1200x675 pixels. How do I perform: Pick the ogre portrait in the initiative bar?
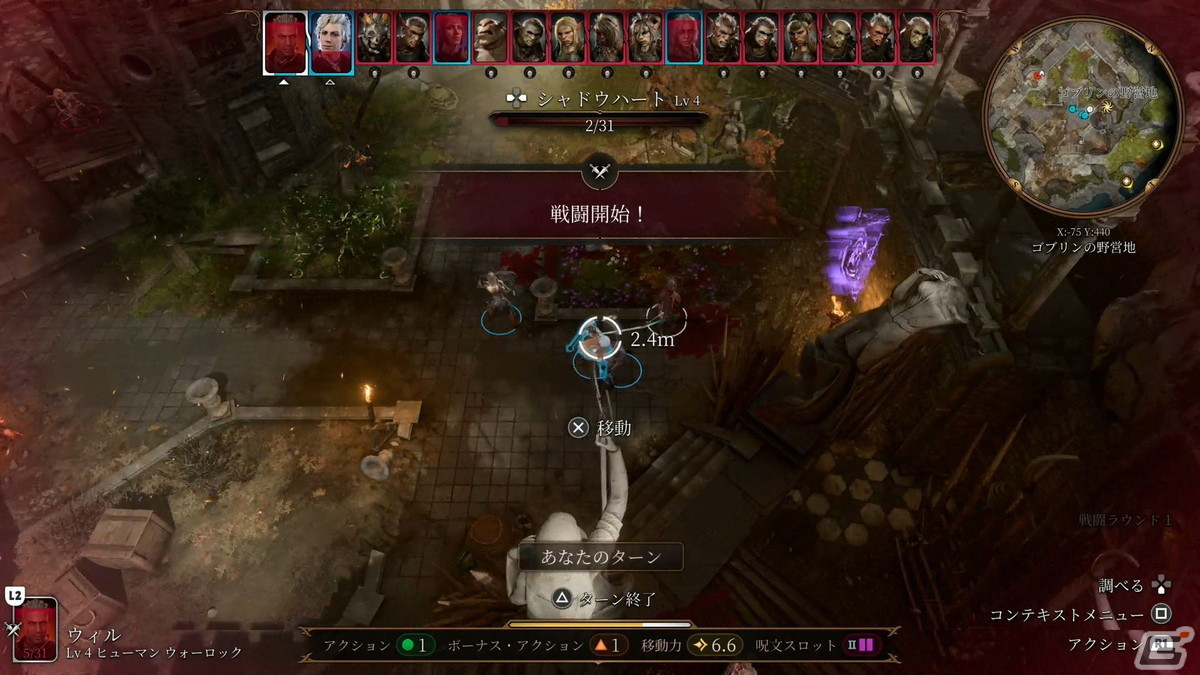[x=490, y=38]
